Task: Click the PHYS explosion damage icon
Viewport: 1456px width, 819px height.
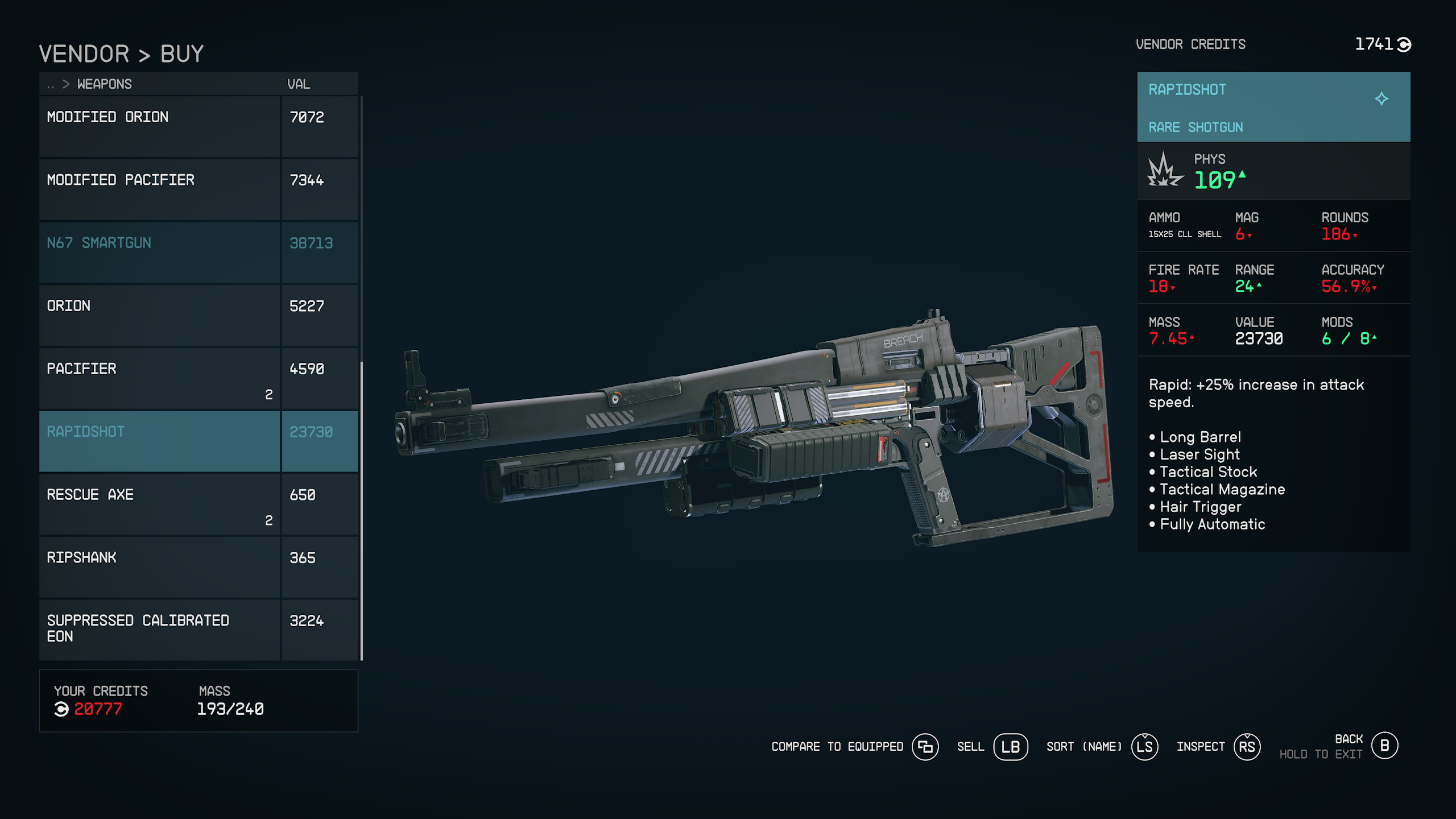Action: pyautogui.click(x=1165, y=171)
